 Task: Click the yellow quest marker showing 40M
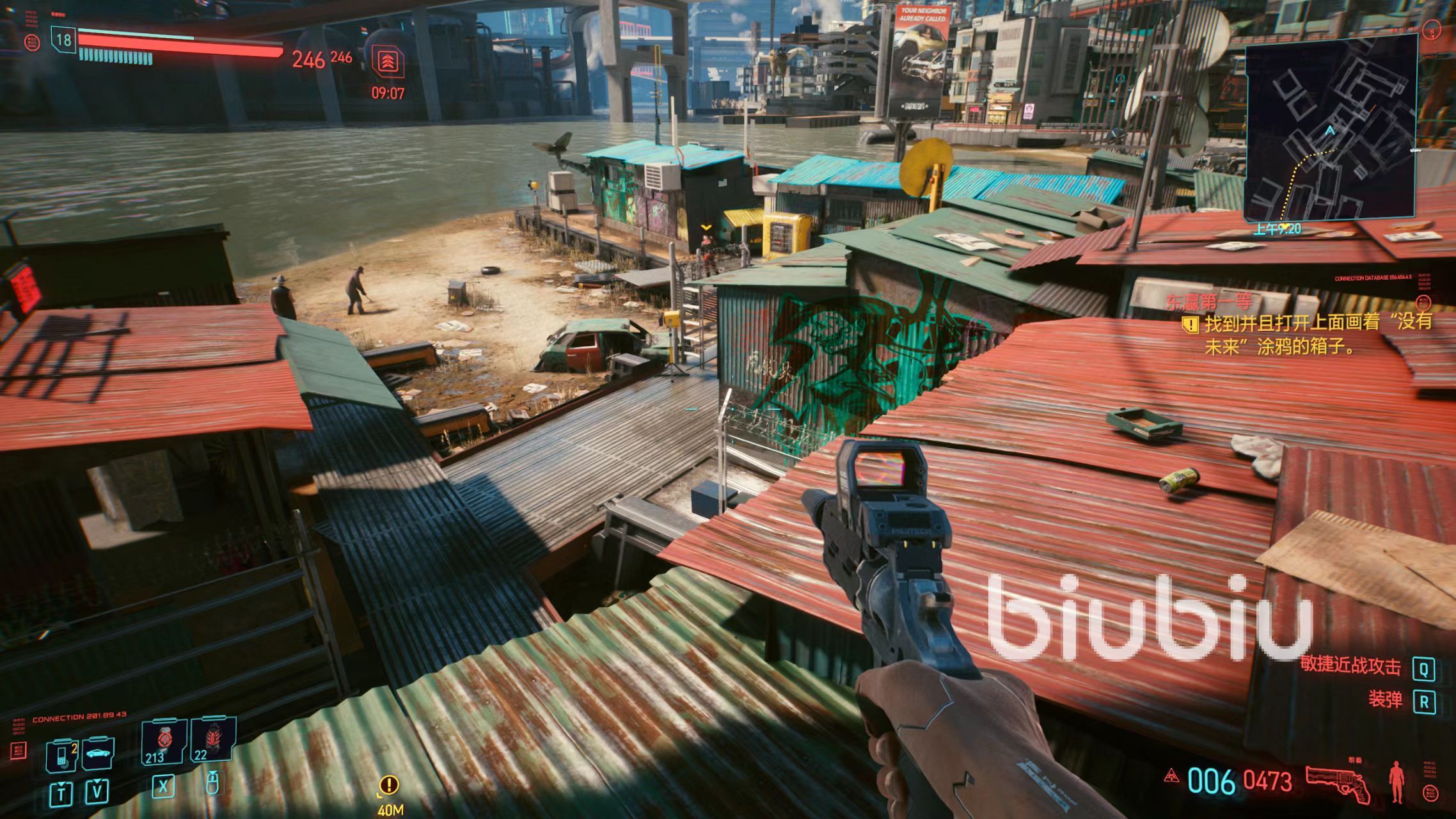click(x=389, y=785)
